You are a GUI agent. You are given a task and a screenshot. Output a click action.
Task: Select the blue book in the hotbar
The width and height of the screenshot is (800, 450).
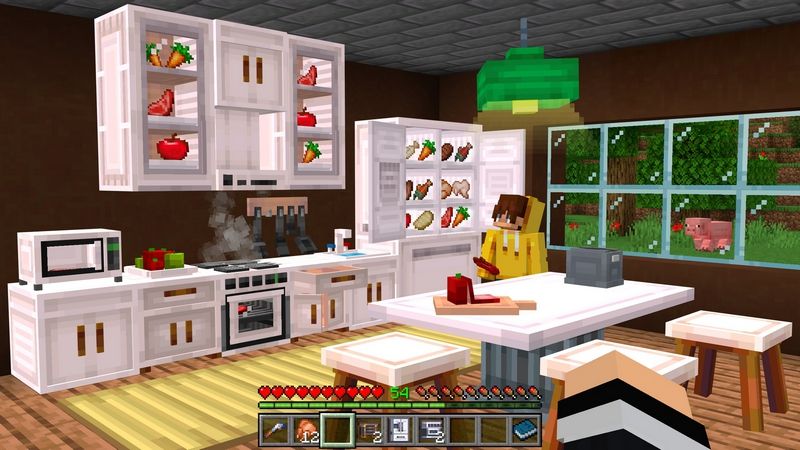tap(523, 430)
